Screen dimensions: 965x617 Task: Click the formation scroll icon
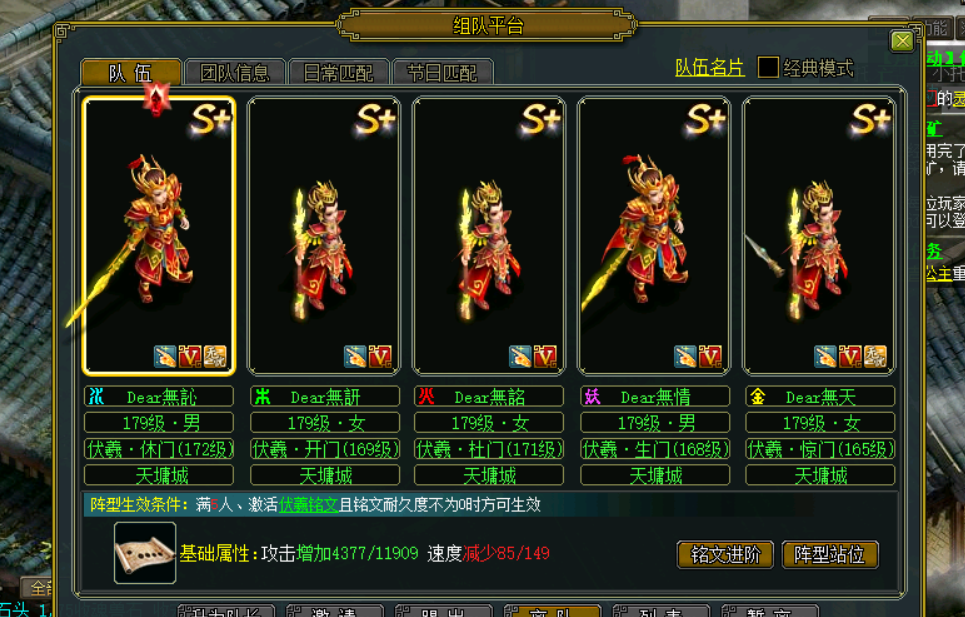(x=145, y=553)
